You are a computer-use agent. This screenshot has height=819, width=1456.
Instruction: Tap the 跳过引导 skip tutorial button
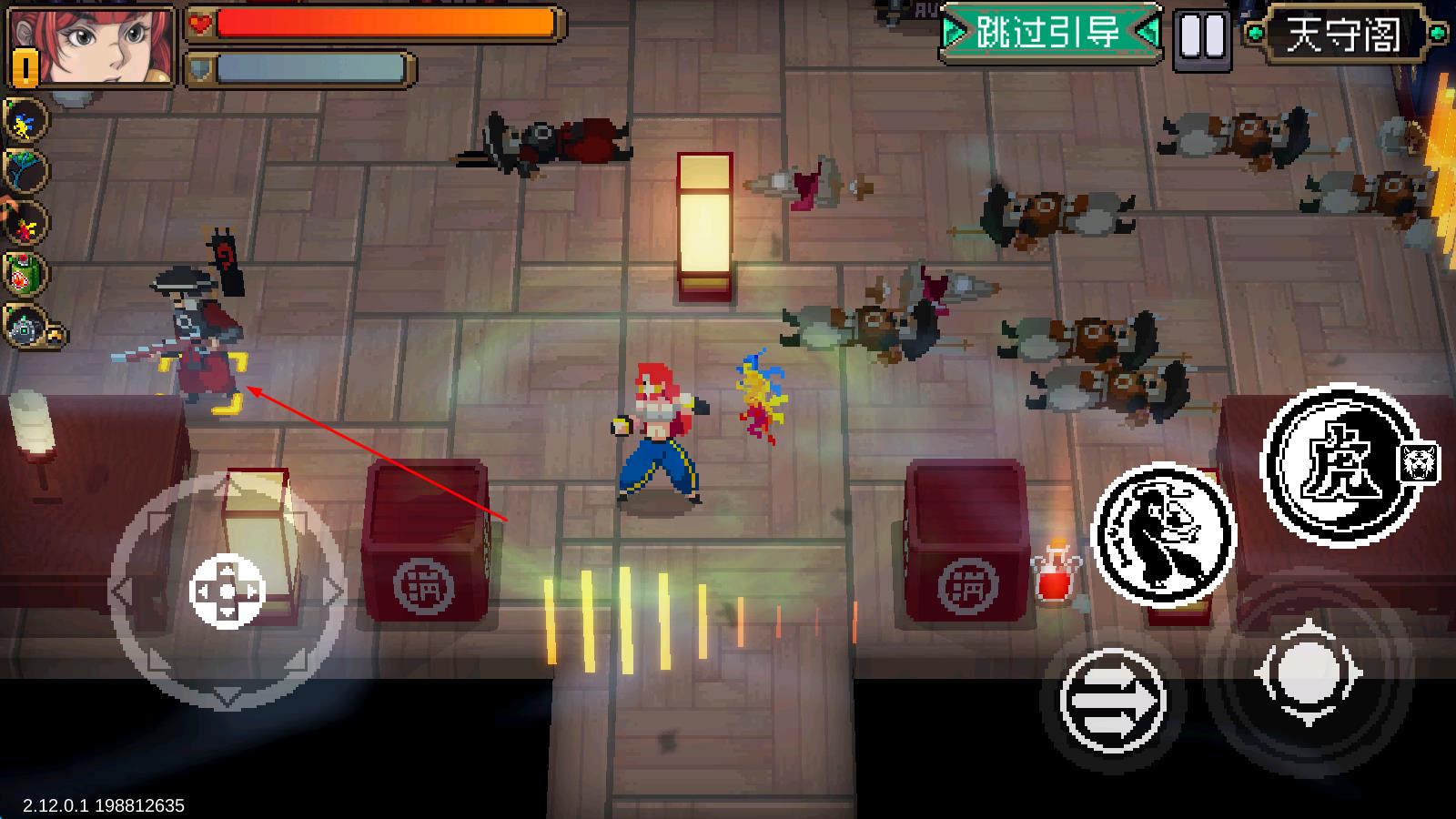click(x=1050, y=34)
